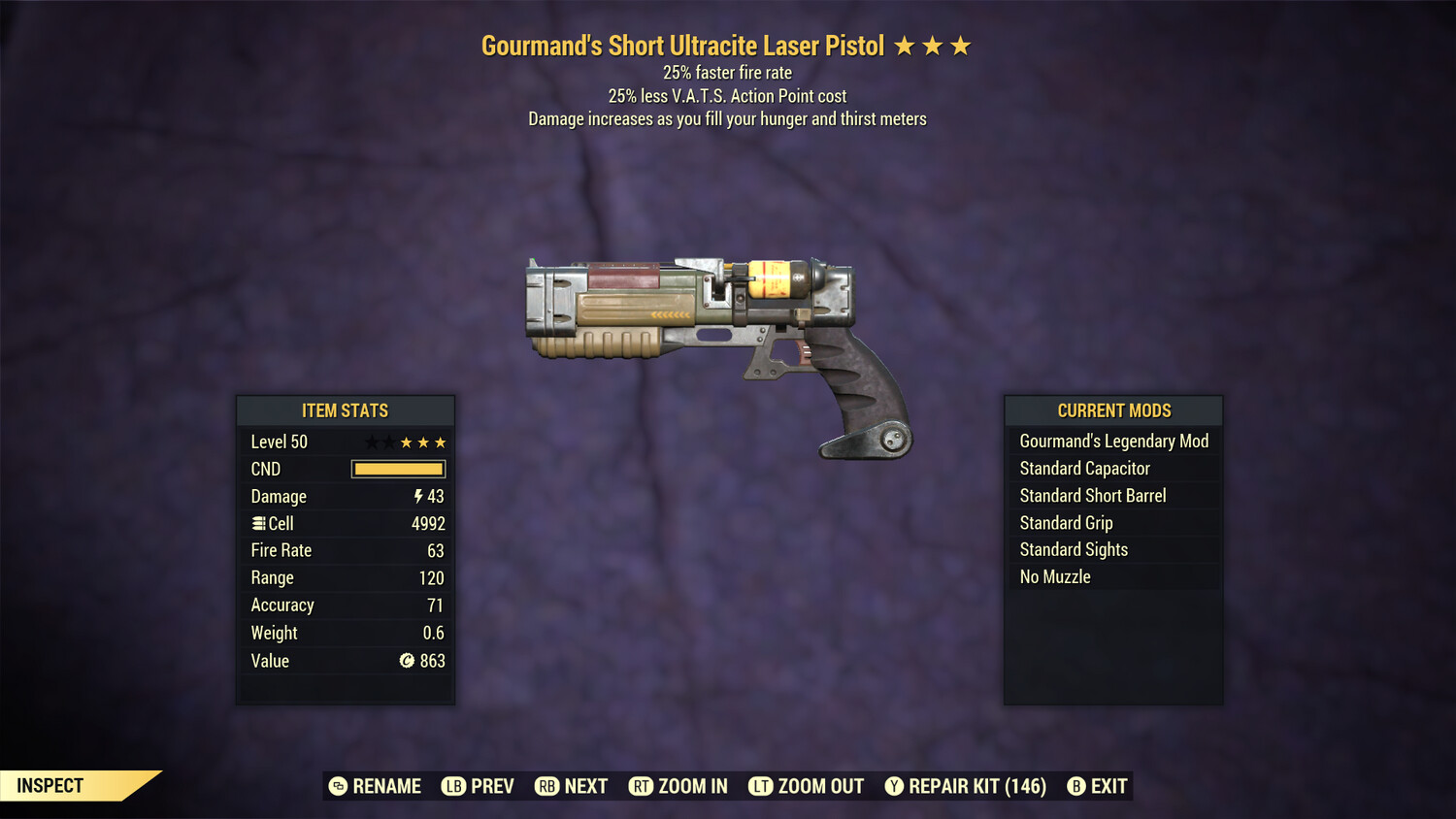Click the star rating beside Level 50
Image resolution: width=1456 pixels, height=819 pixels.
pos(405,442)
